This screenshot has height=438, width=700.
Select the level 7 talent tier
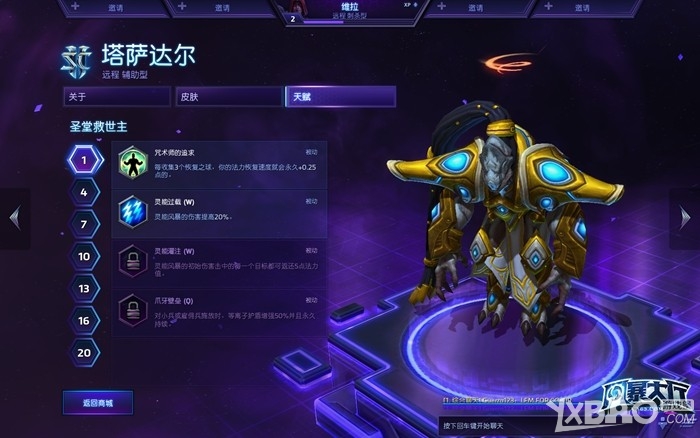point(85,224)
